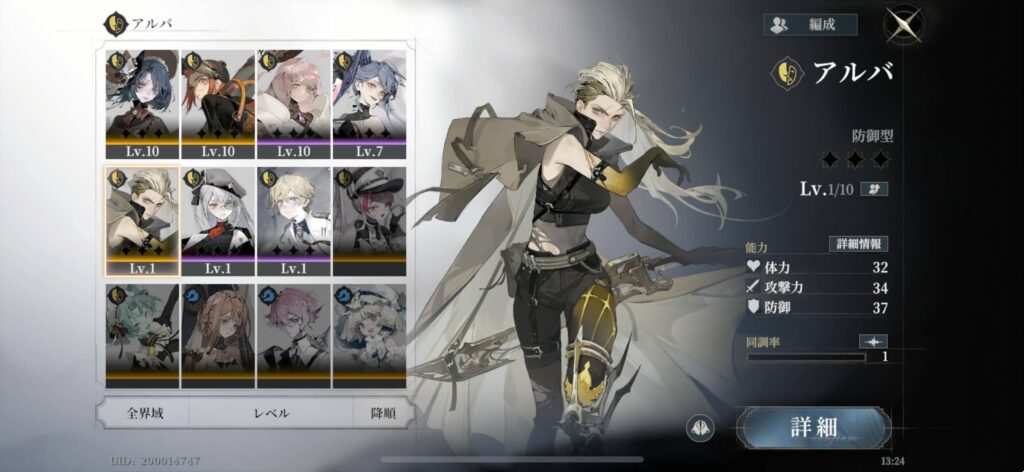
Task: Click the small button above the 同調率 bar
Action: click(x=873, y=341)
